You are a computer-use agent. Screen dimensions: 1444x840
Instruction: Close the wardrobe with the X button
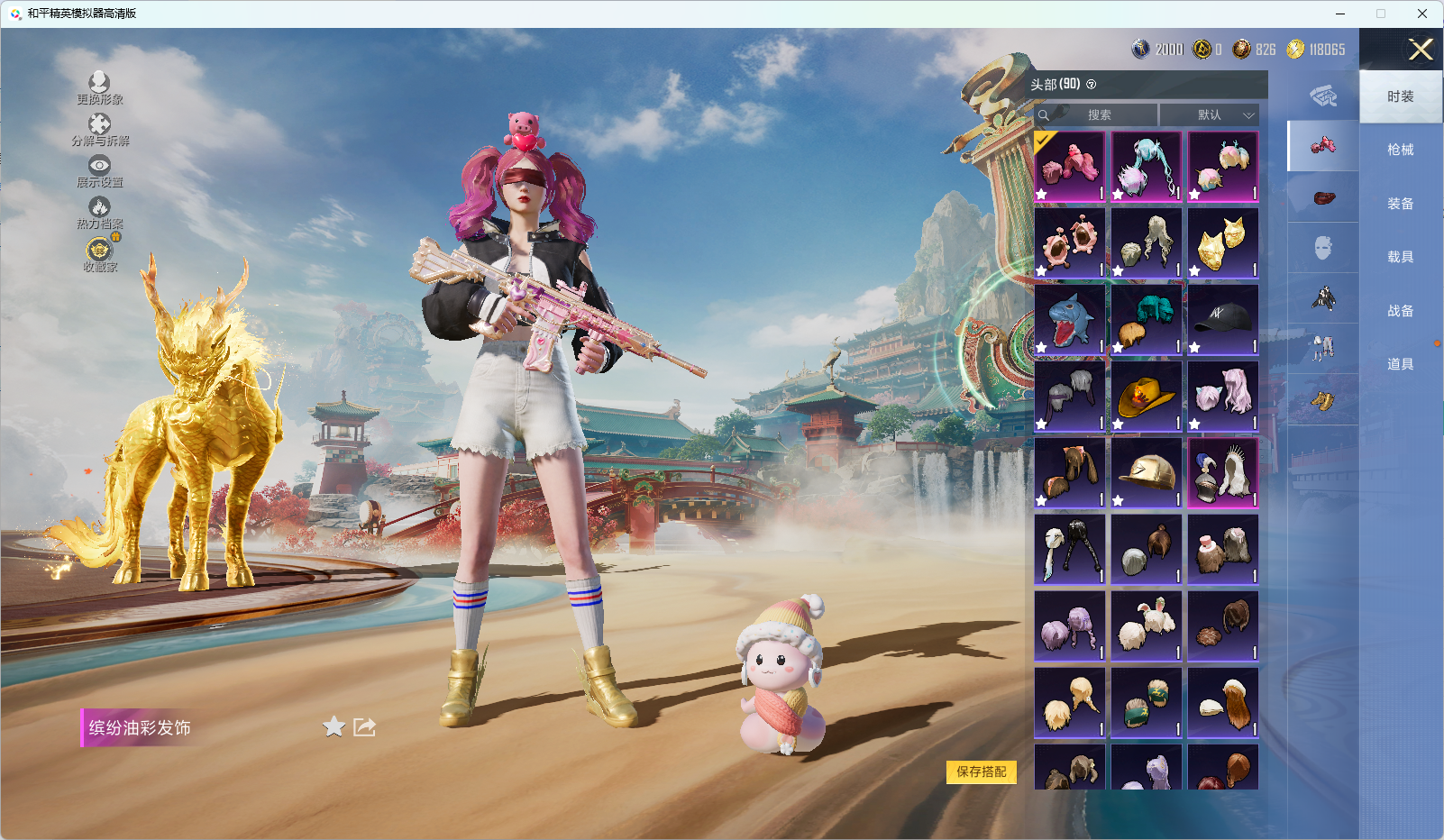(x=1421, y=50)
